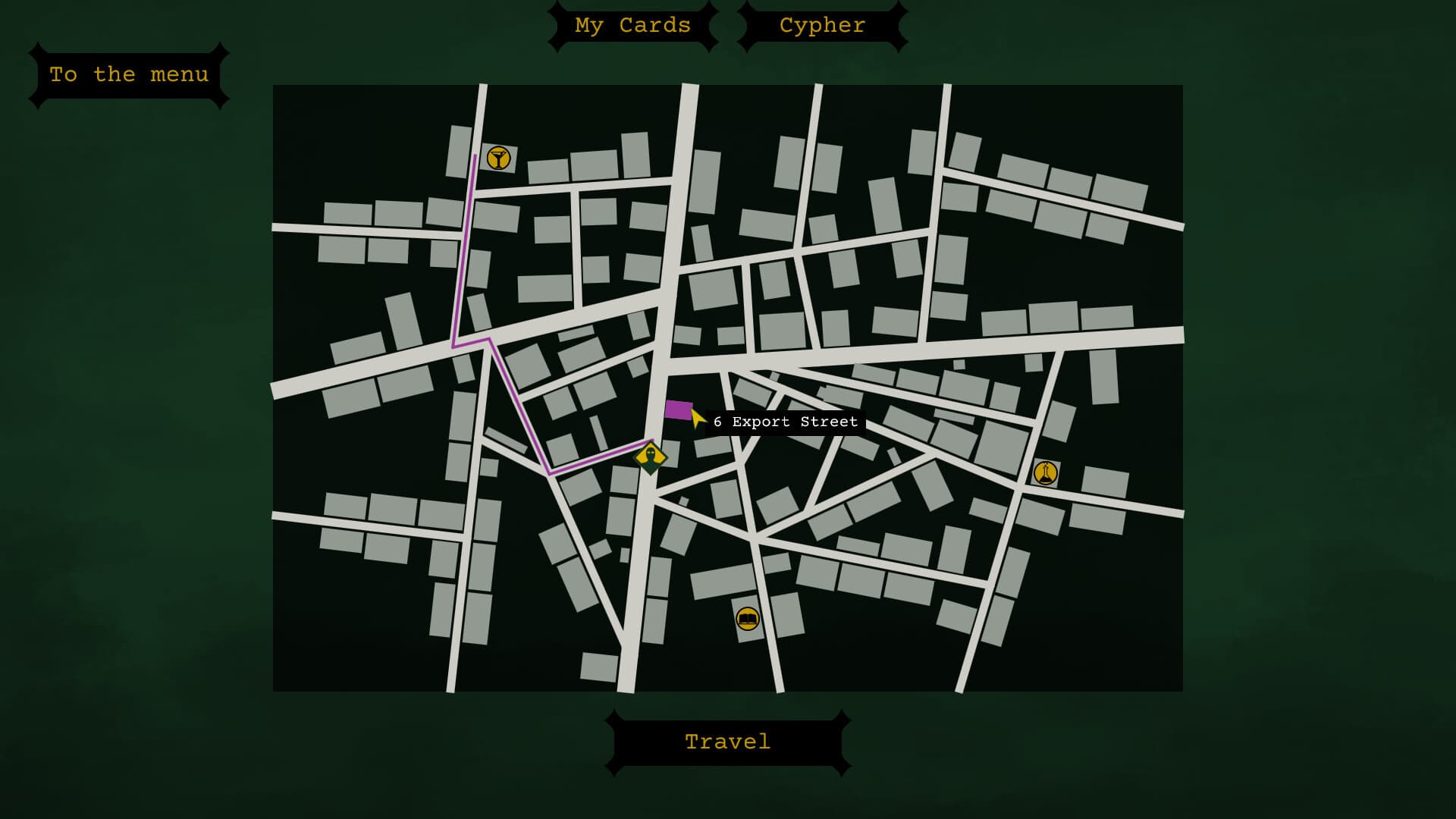Viewport: 1456px width, 819px height.
Task: Switch to My Cards
Action: tap(633, 25)
